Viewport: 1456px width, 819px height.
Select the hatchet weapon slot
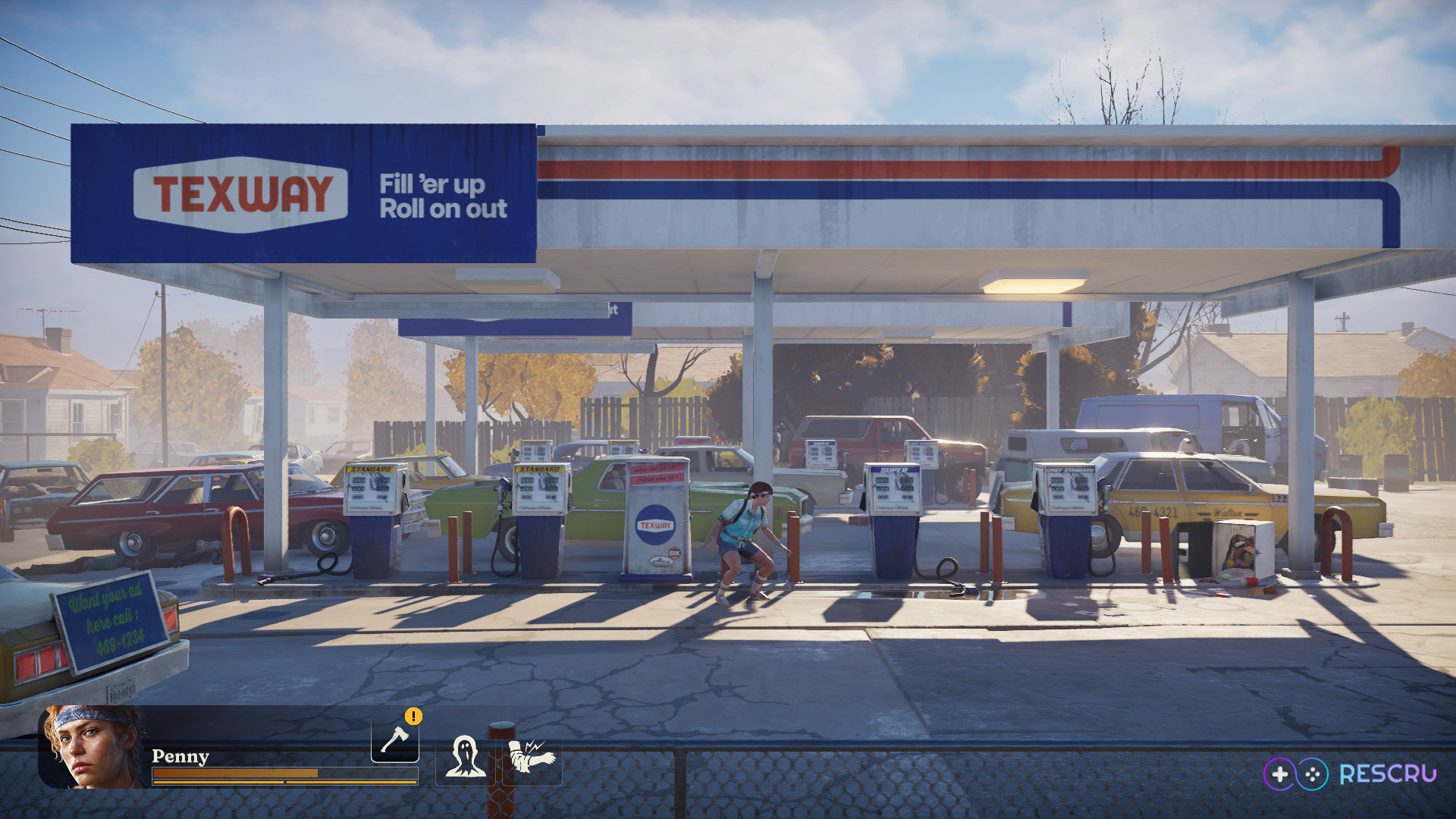coord(394,739)
